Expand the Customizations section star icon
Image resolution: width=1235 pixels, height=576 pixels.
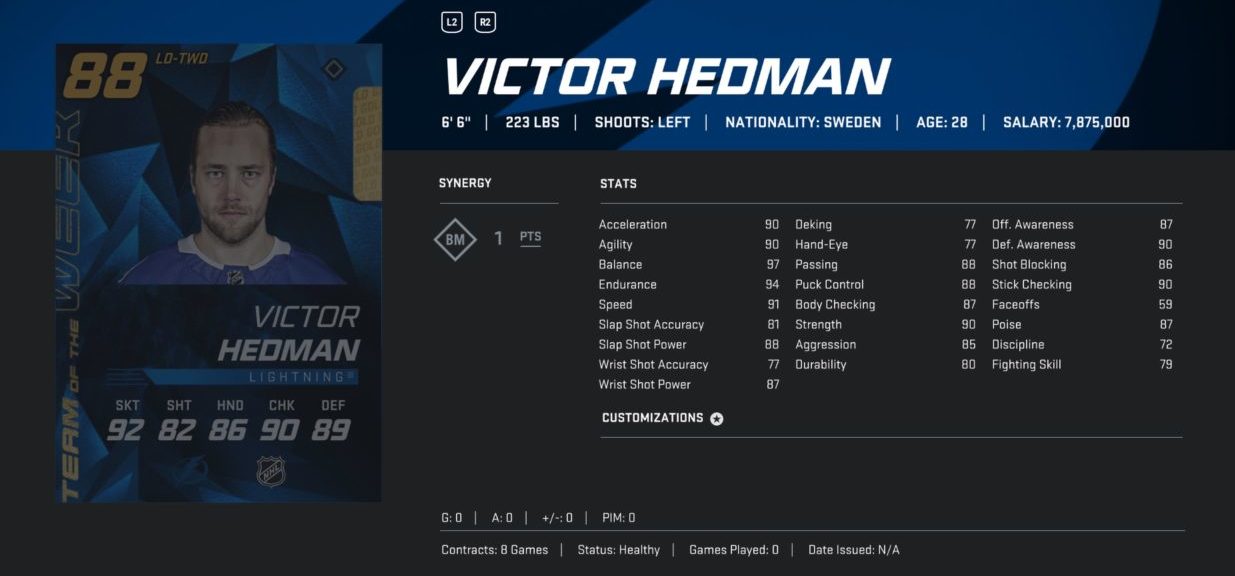[717, 419]
